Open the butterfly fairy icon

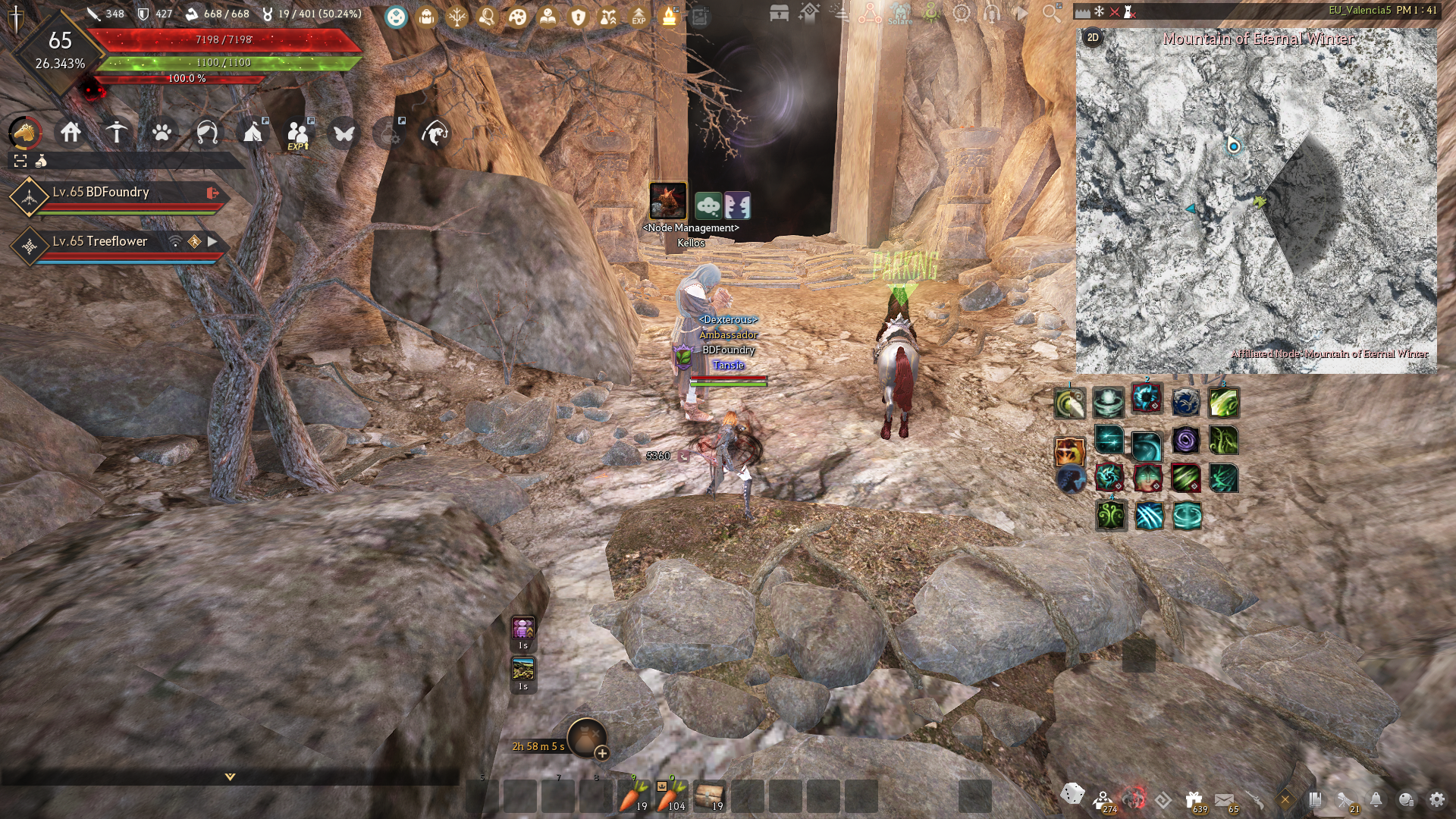point(344,133)
